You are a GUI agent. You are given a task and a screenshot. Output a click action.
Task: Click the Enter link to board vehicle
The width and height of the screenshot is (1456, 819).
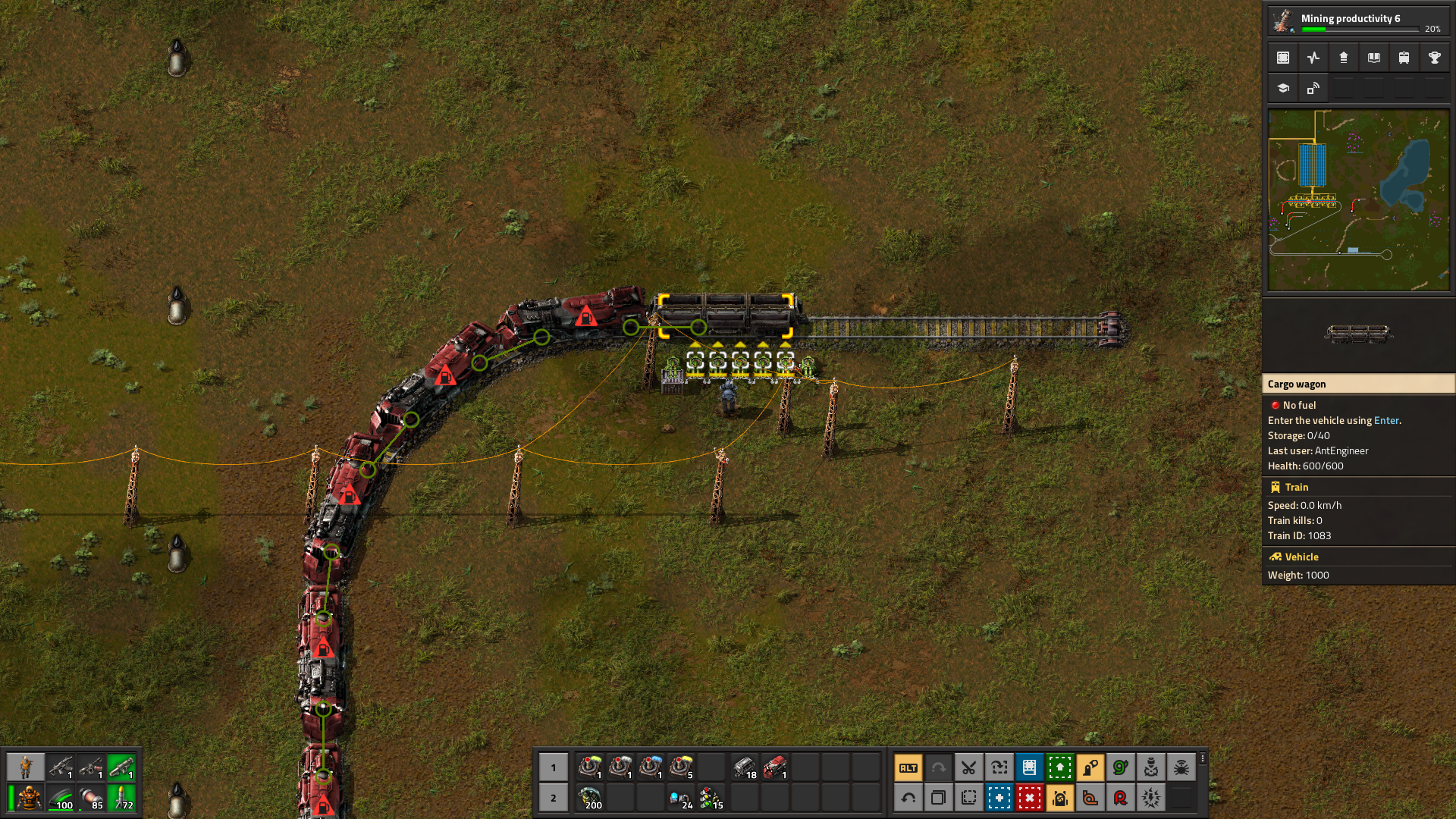pyautogui.click(x=1386, y=420)
